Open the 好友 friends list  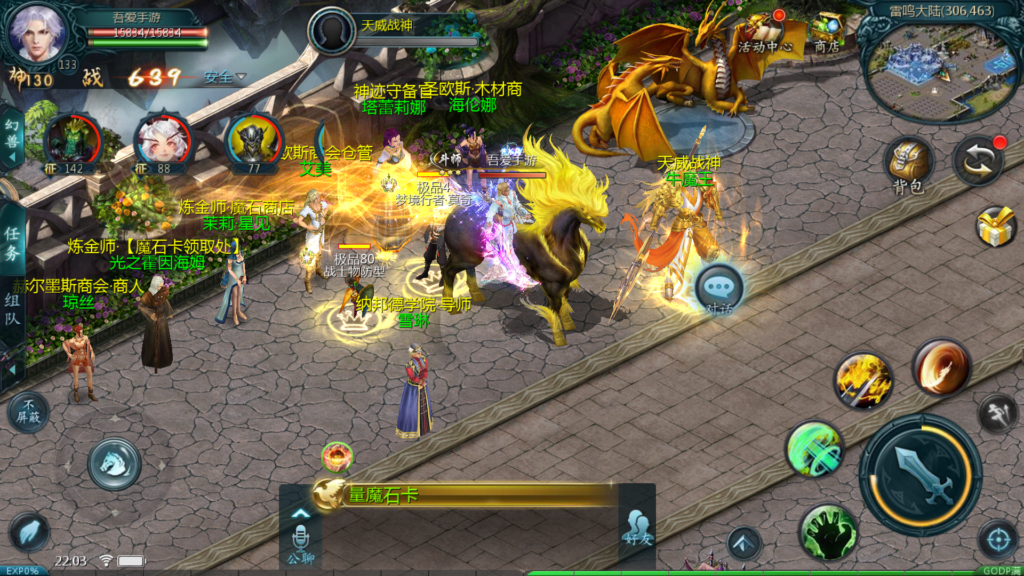coord(637,526)
